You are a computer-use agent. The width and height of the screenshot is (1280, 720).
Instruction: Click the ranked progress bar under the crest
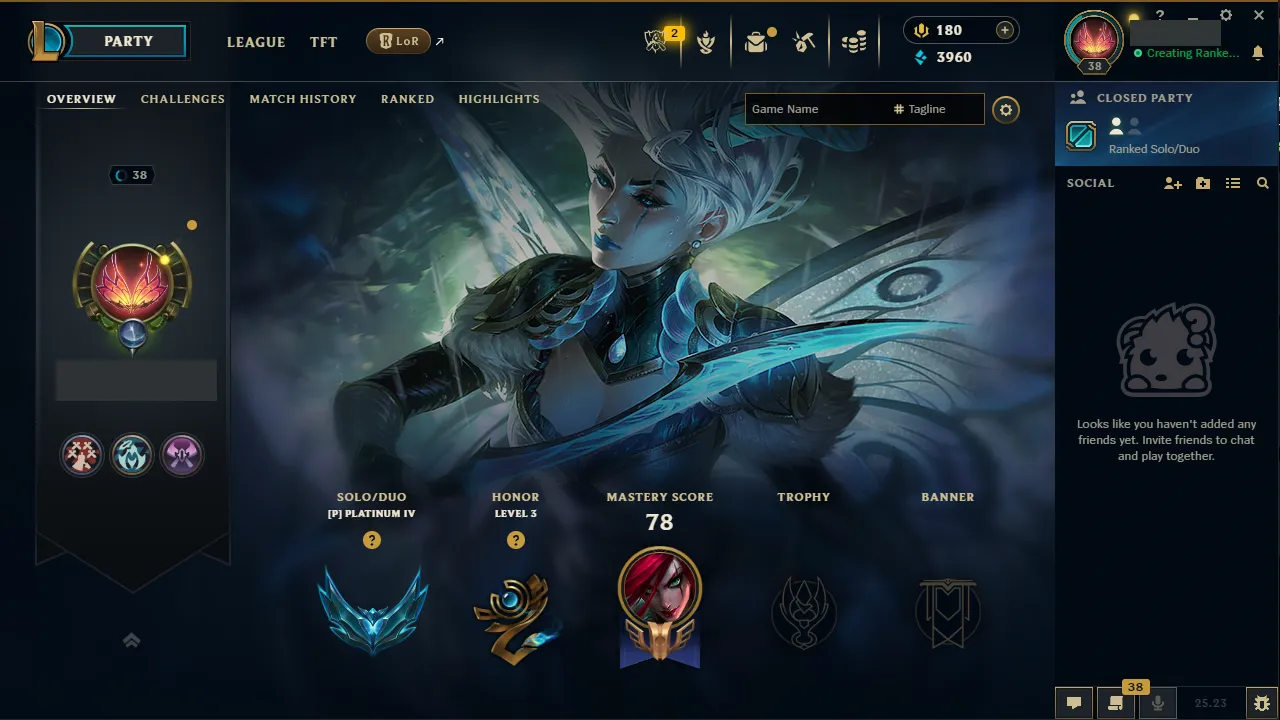pyautogui.click(x=136, y=380)
